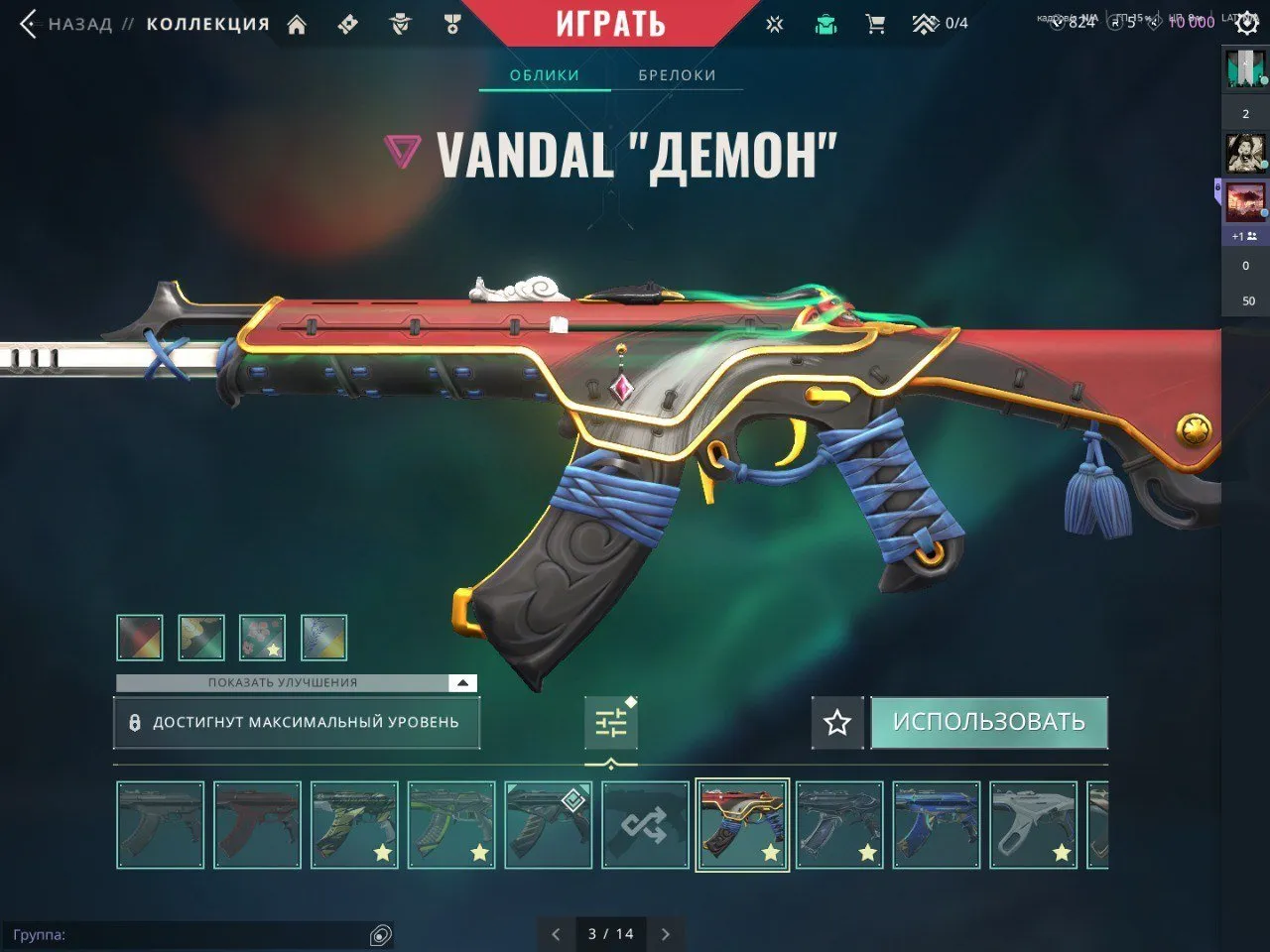This screenshot has width=1270, height=952.
Task: Toggle the favorite star for this skin
Action: [x=835, y=722]
